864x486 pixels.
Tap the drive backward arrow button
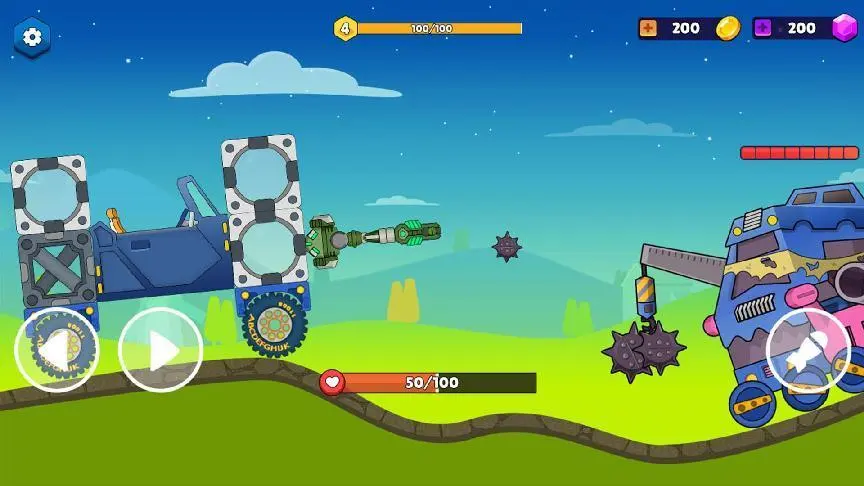56,350
